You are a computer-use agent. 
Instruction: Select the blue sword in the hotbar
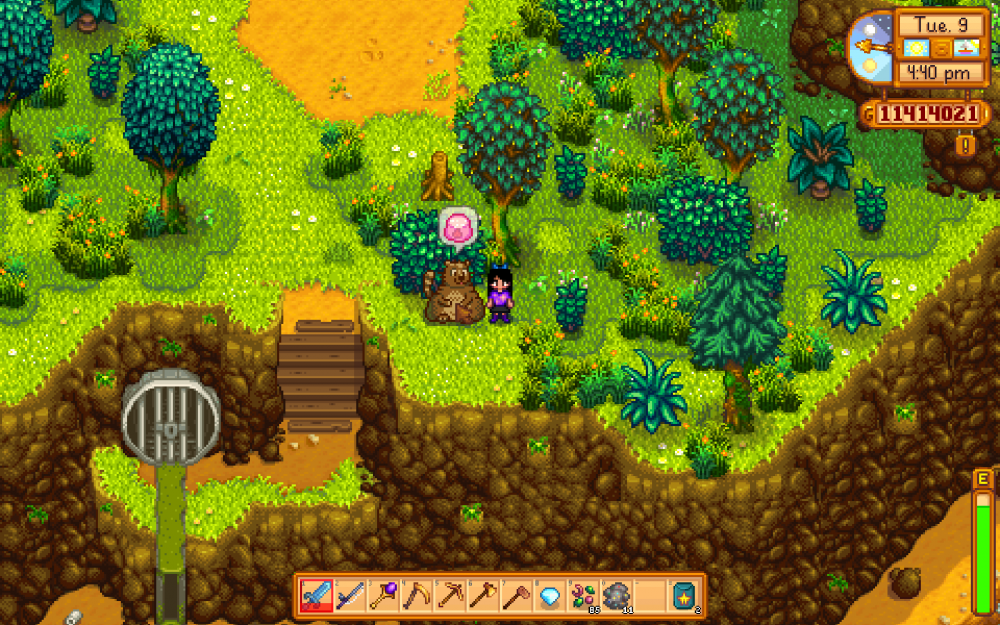[x=316, y=596]
